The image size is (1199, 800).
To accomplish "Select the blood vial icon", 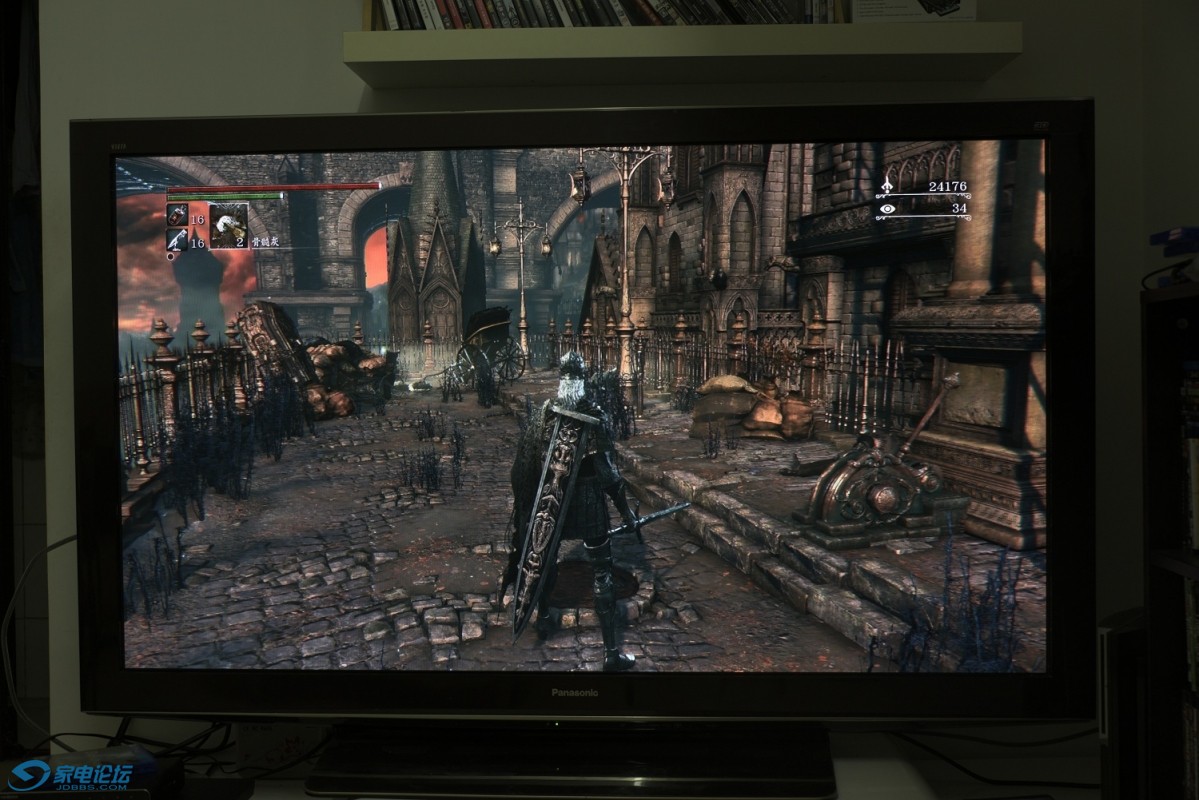I will click(x=177, y=214).
